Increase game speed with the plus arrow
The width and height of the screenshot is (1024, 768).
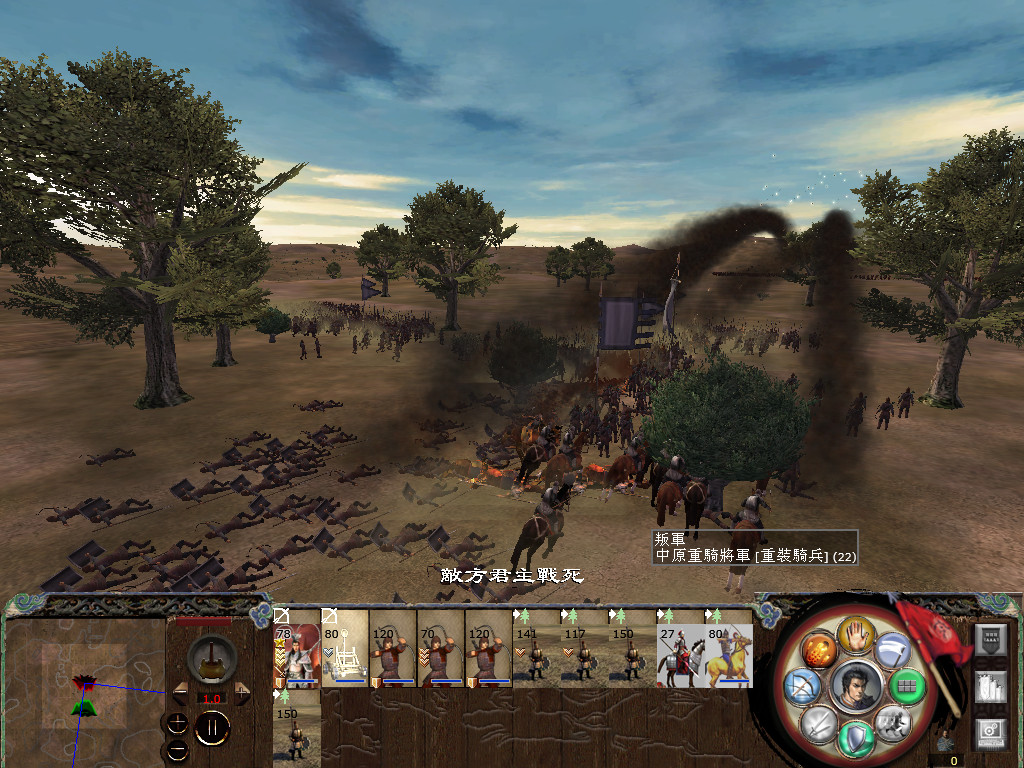point(240,692)
